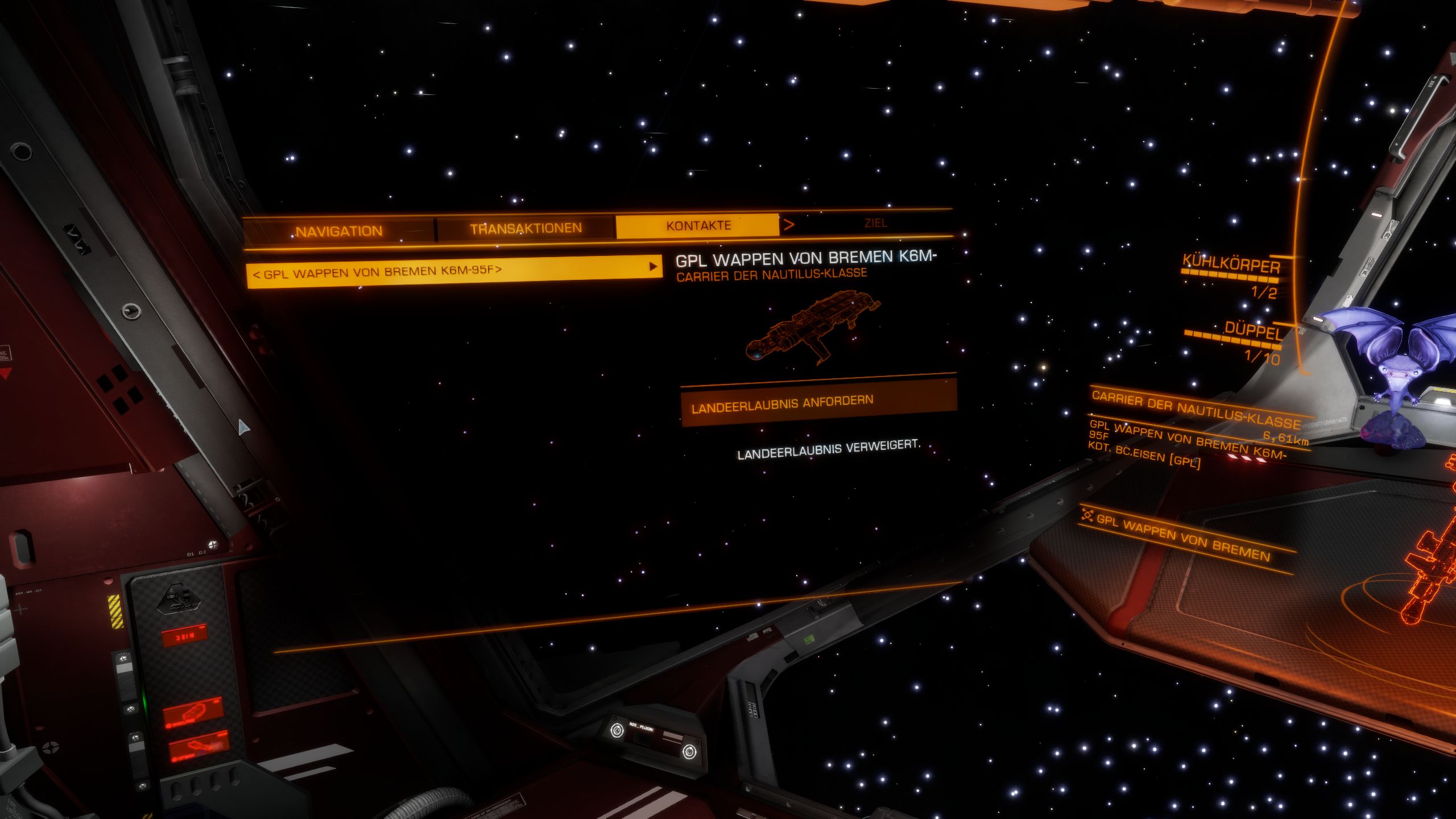Screen dimensions: 1456x819
Task: Open the Transaktionen tab
Action: coord(526,229)
